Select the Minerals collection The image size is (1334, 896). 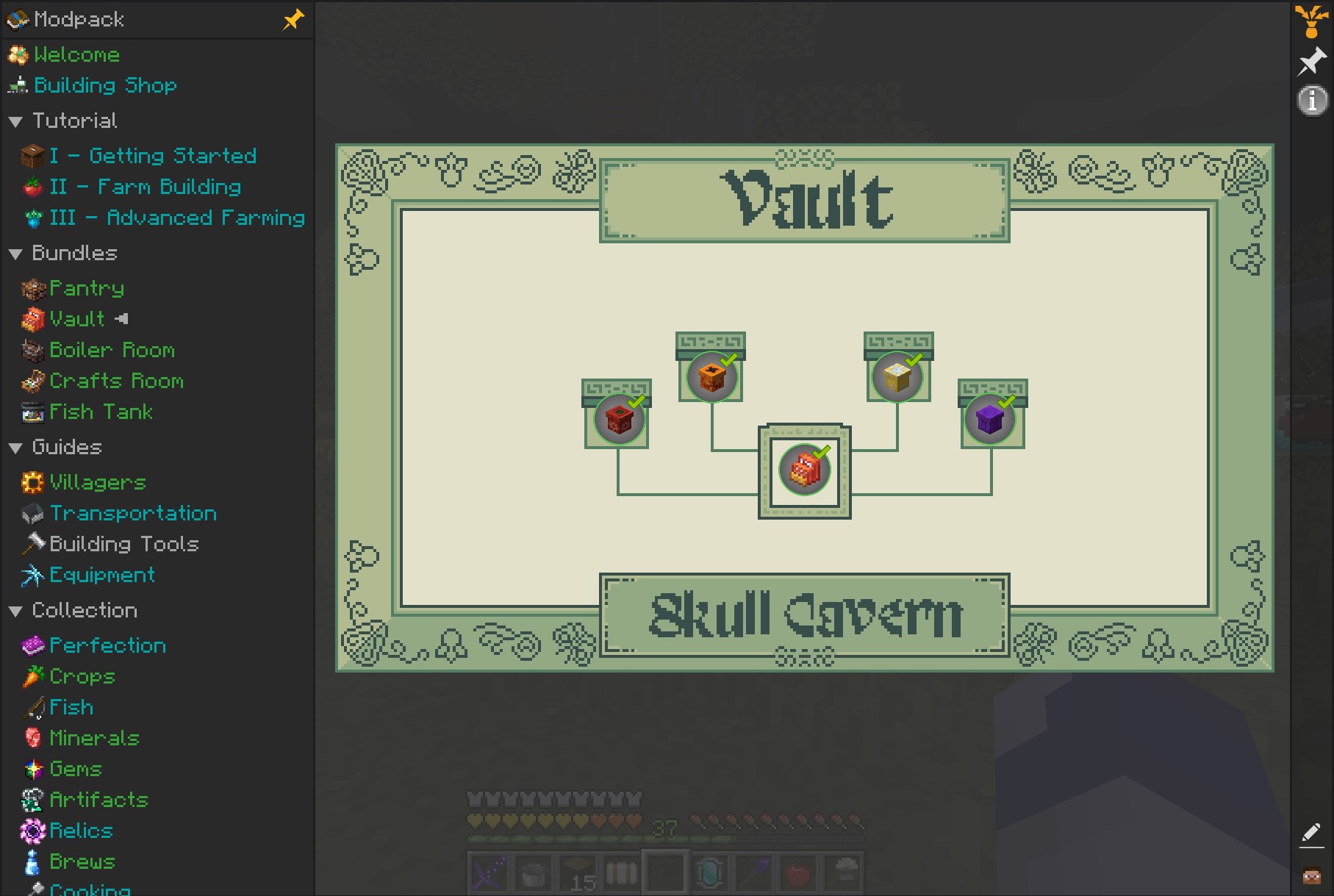tap(94, 739)
